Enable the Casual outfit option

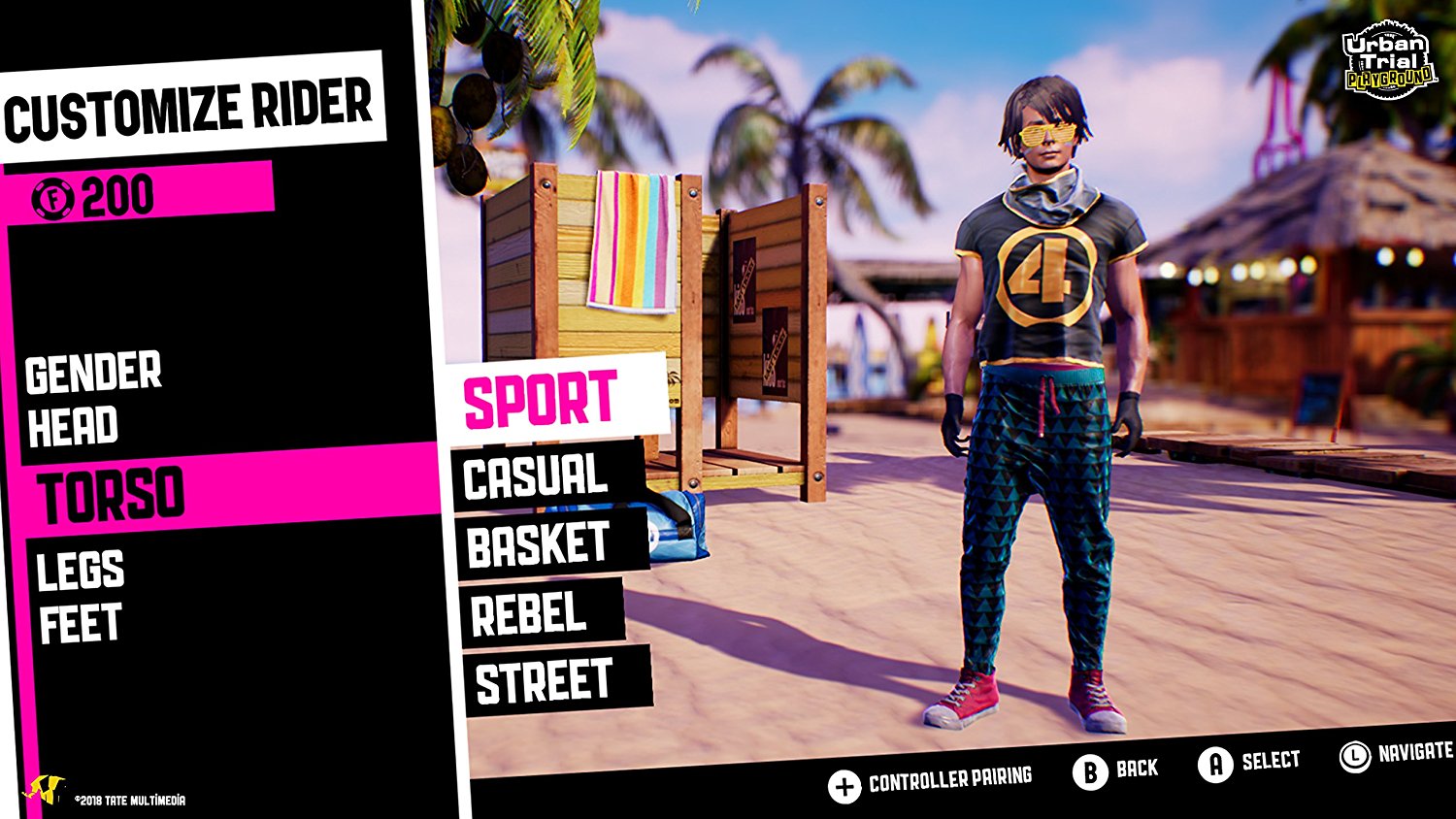[534, 476]
